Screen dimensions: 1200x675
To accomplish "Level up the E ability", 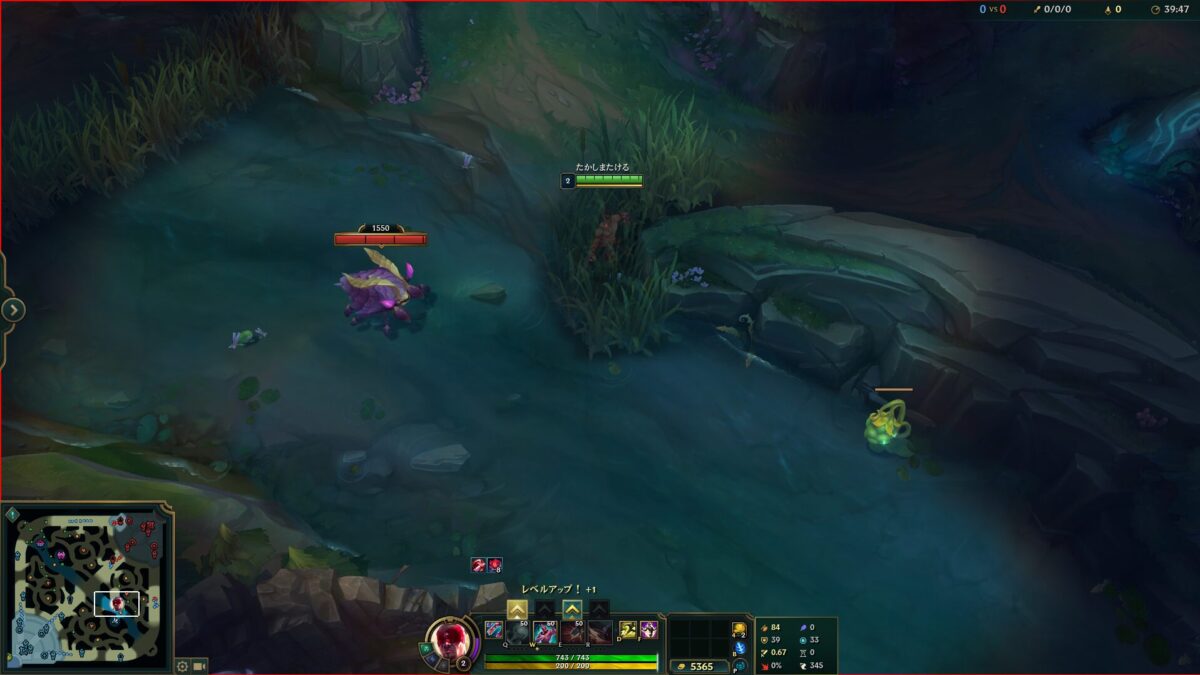I will click(x=572, y=608).
